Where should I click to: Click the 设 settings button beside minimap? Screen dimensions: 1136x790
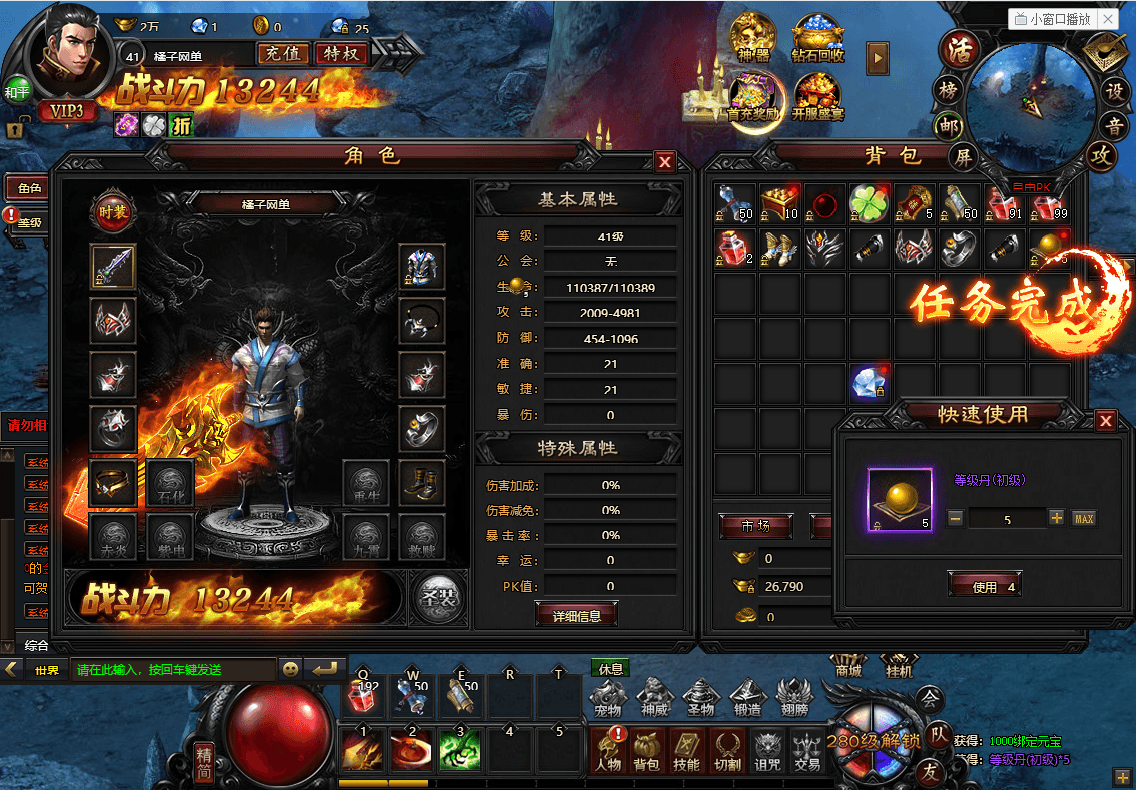tap(1114, 91)
